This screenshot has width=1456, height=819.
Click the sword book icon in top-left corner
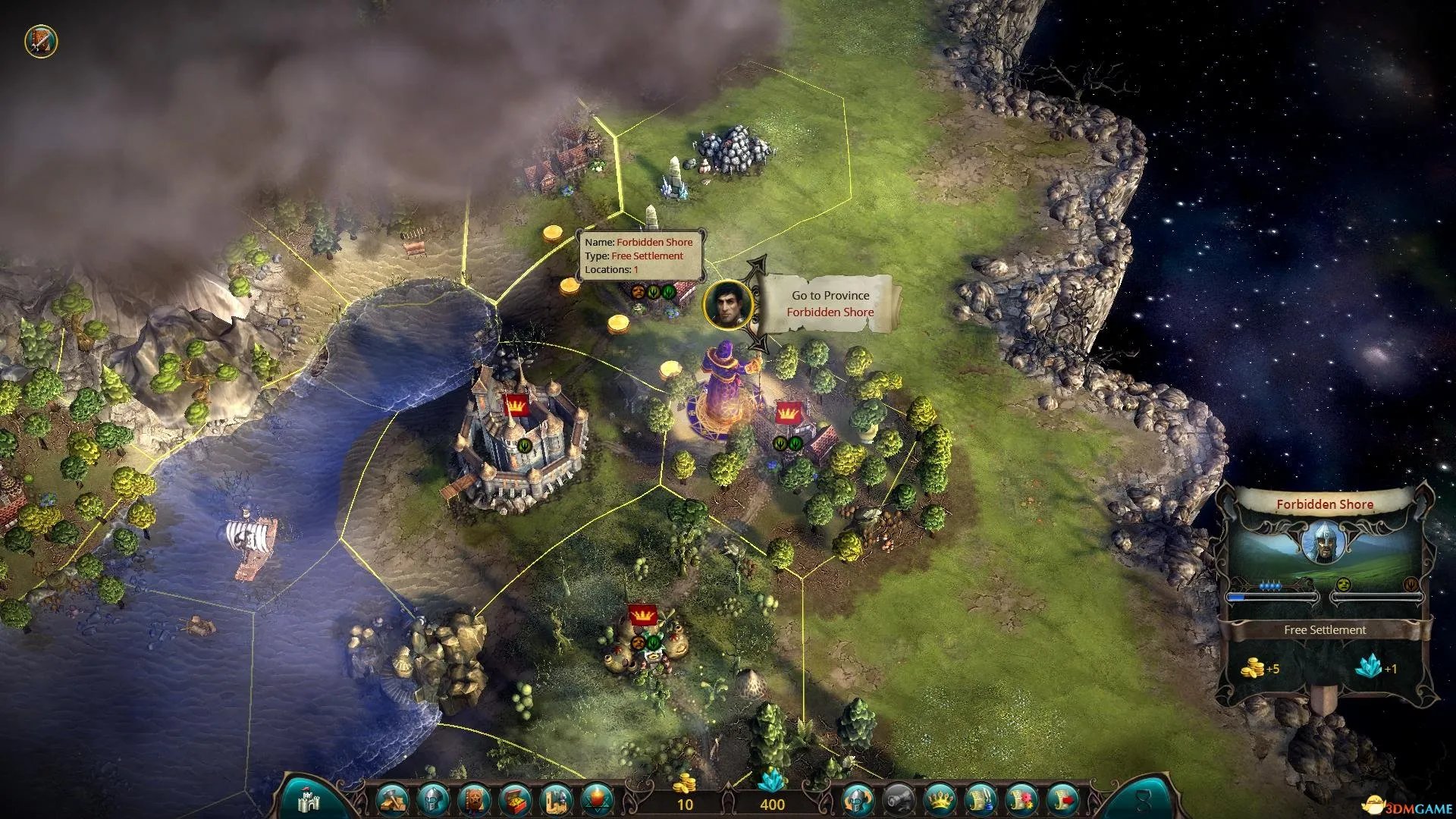point(41,41)
